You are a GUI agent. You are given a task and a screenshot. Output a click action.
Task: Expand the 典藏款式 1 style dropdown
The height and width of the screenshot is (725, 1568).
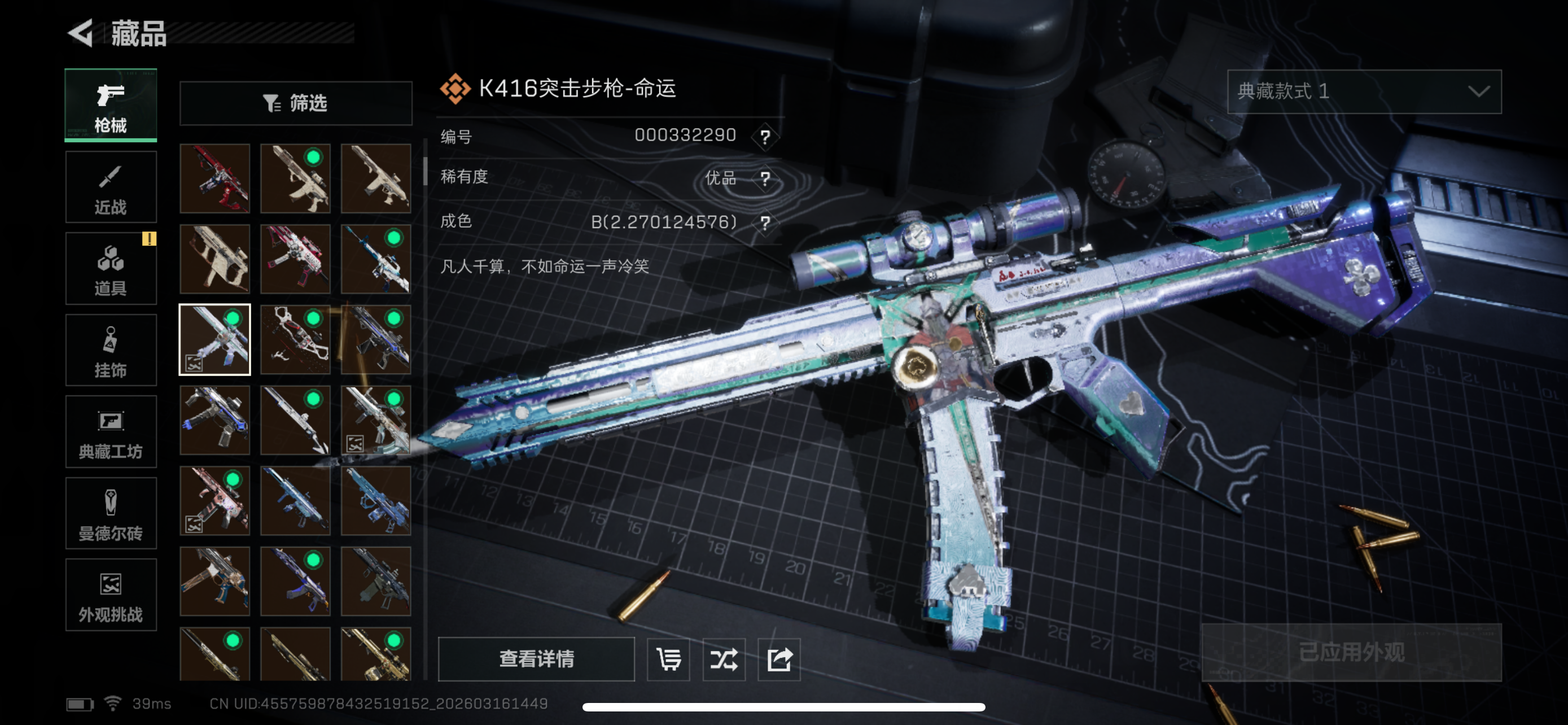(1364, 91)
